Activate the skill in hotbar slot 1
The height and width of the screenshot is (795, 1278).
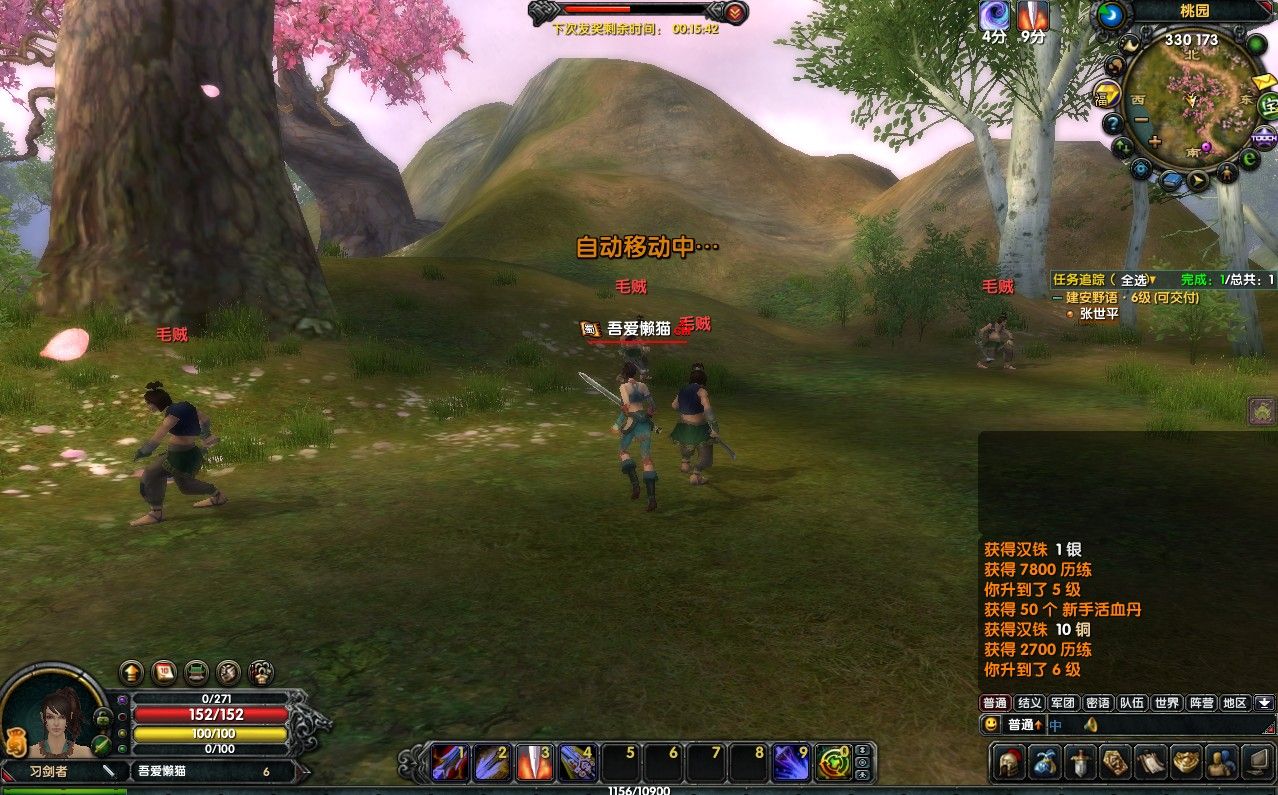[x=449, y=763]
